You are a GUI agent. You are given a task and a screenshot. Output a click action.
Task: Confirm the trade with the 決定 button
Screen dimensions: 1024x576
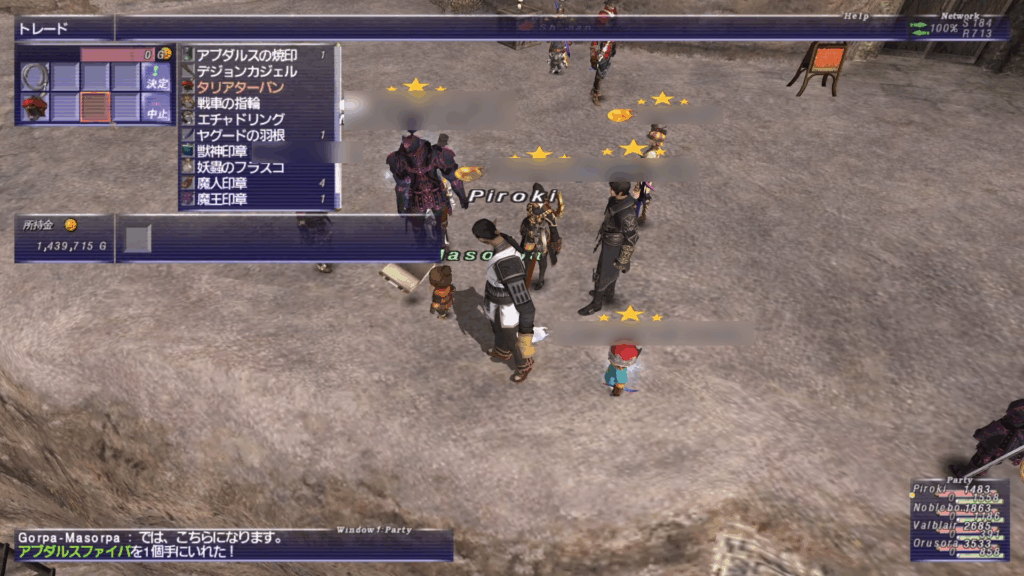[157, 78]
